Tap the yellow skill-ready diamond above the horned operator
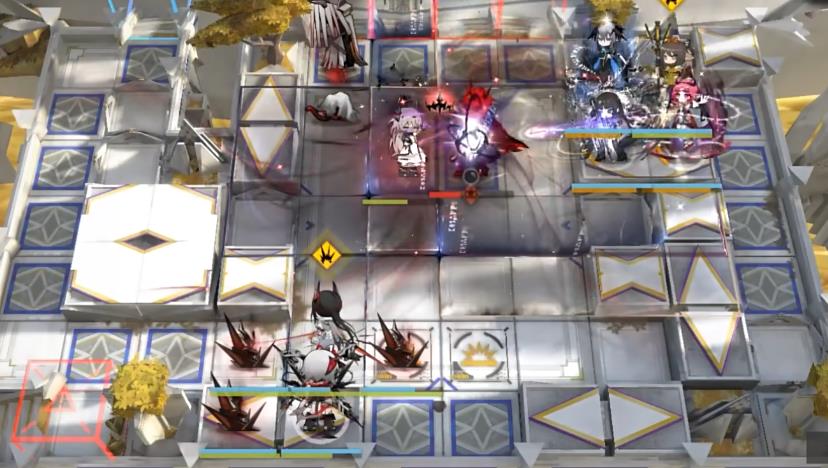 pyautogui.click(x=325, y=254)
